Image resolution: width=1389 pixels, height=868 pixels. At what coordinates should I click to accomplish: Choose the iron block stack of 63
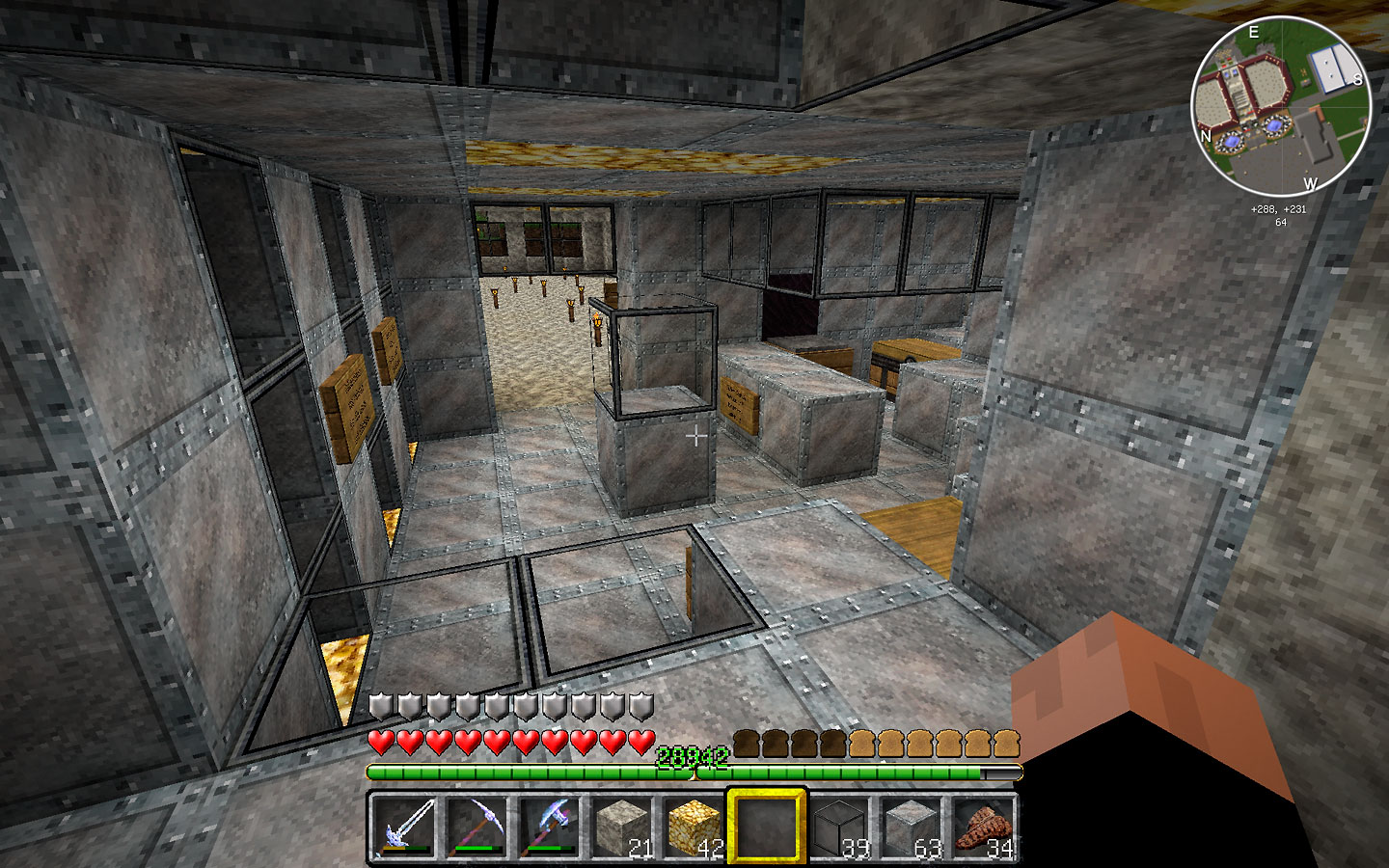click(x=911, y=827)
